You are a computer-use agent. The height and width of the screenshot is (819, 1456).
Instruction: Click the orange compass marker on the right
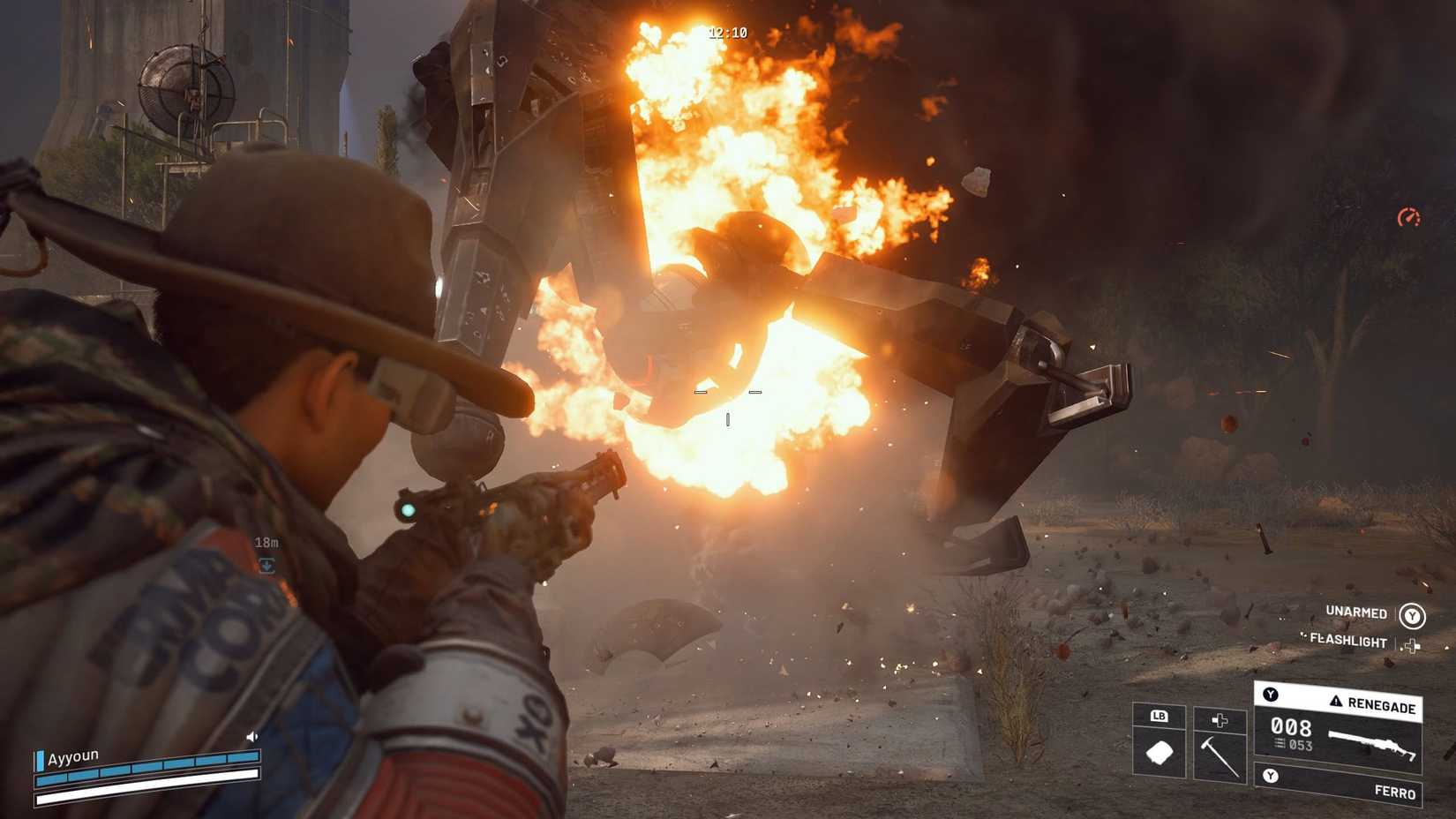click(x=1410, y=214)
